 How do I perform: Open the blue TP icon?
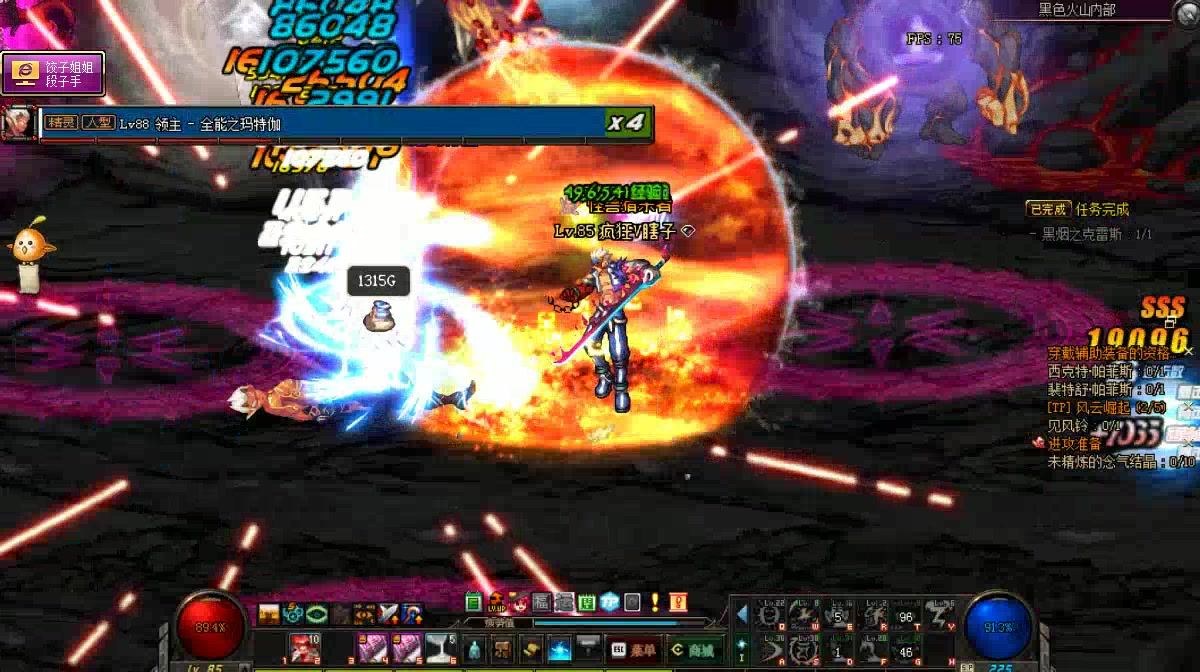(610, 602)
